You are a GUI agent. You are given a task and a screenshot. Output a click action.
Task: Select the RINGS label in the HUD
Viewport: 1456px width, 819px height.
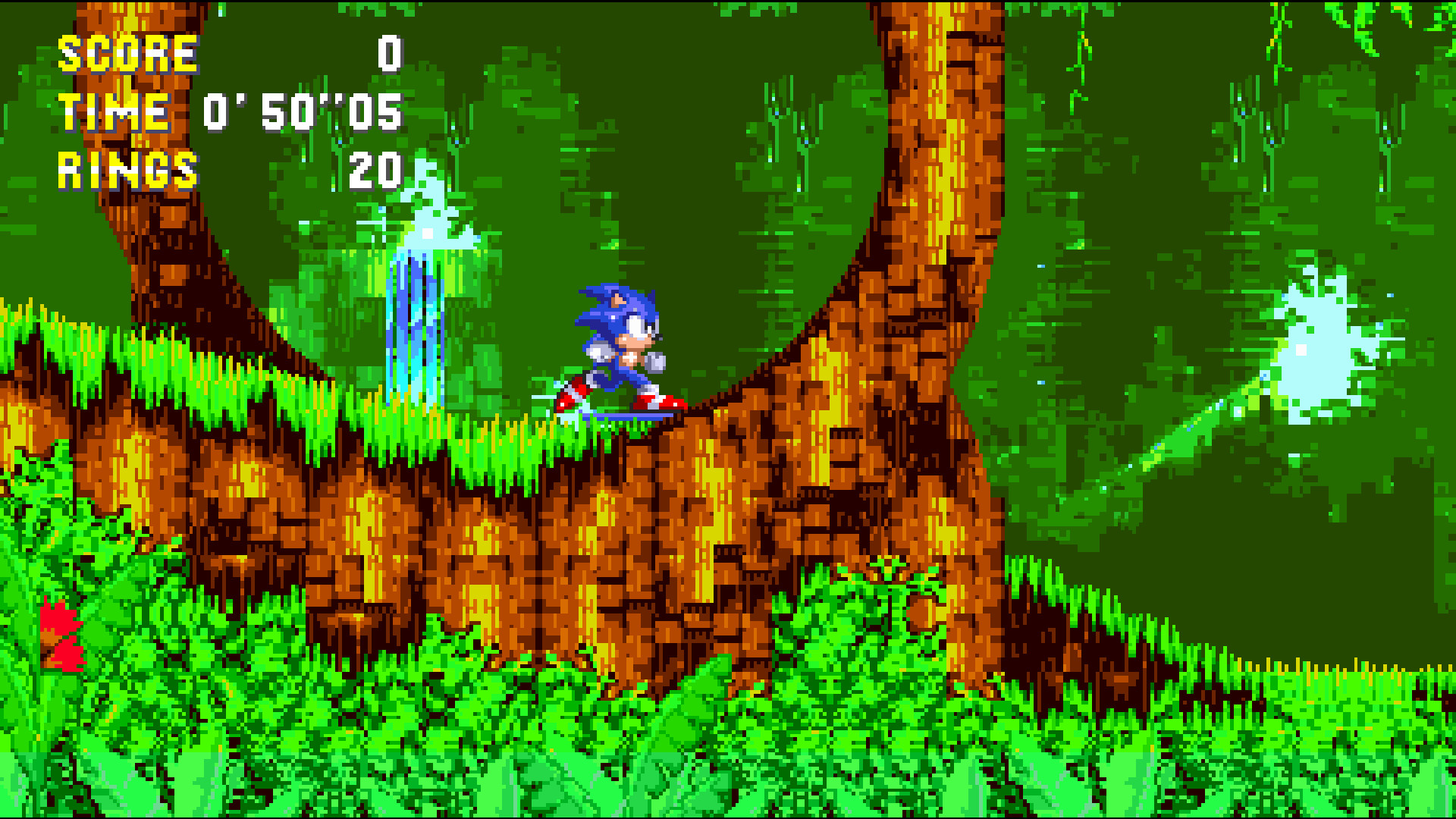127,171
